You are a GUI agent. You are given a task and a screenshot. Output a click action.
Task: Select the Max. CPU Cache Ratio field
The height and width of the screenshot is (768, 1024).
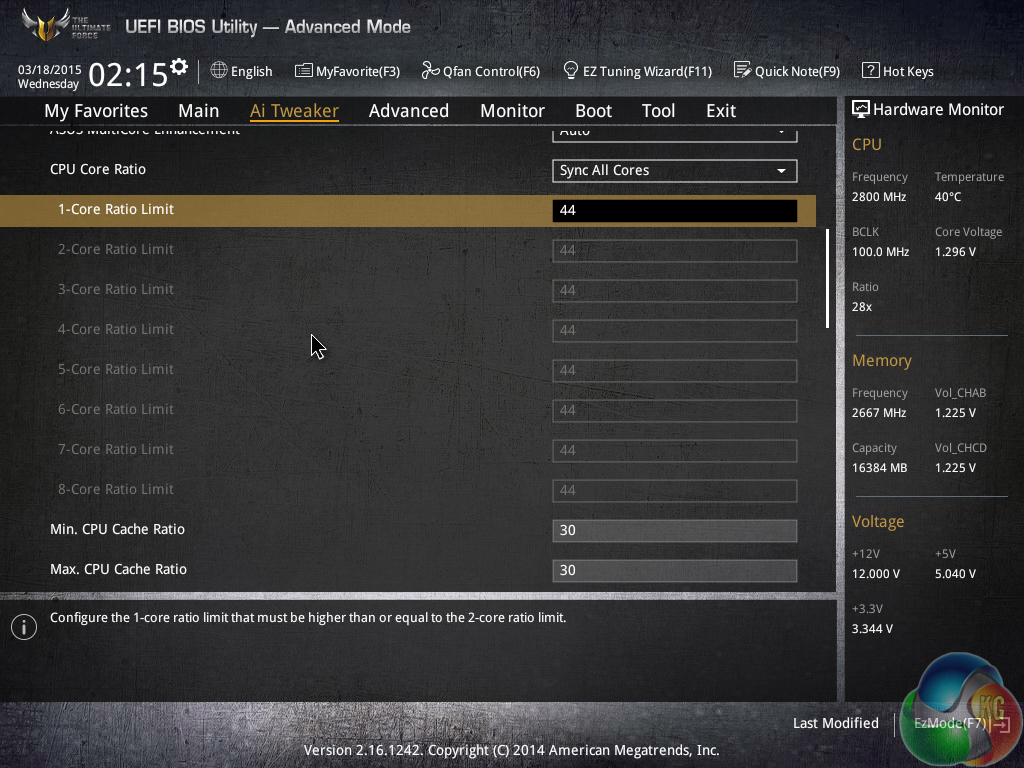(x=674, y=570)
